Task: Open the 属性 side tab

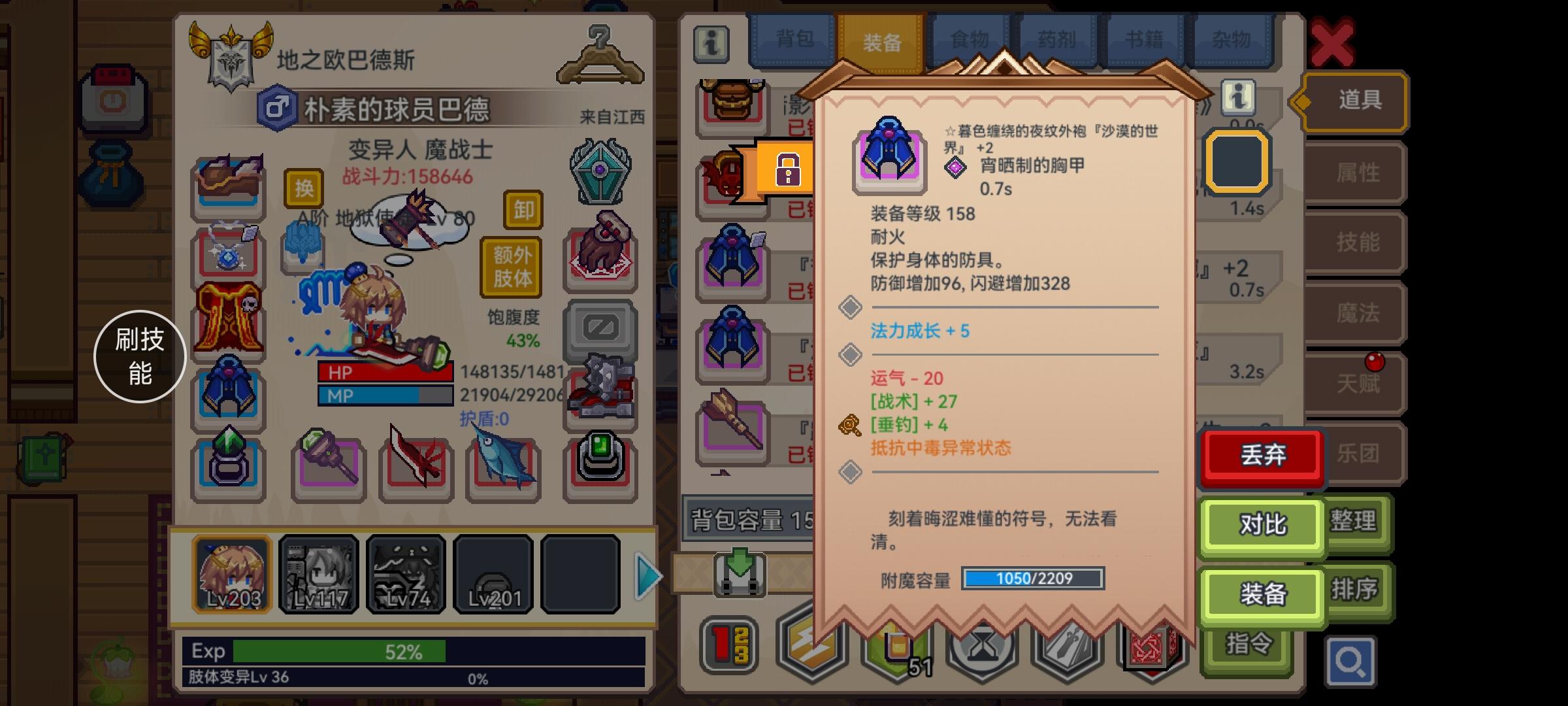Action: [1355, 172]
